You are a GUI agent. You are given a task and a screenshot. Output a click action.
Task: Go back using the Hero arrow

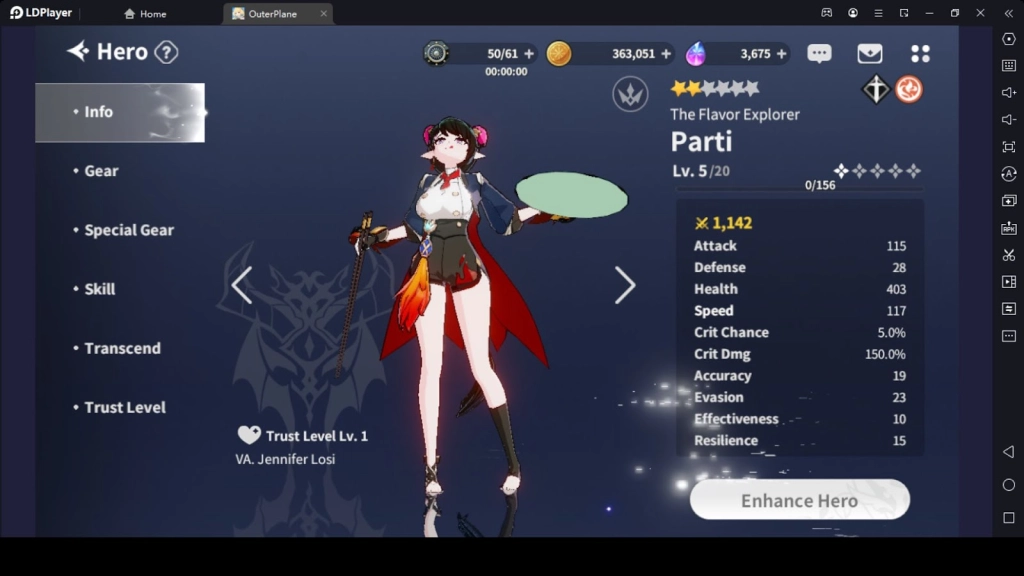coord(78,52)
